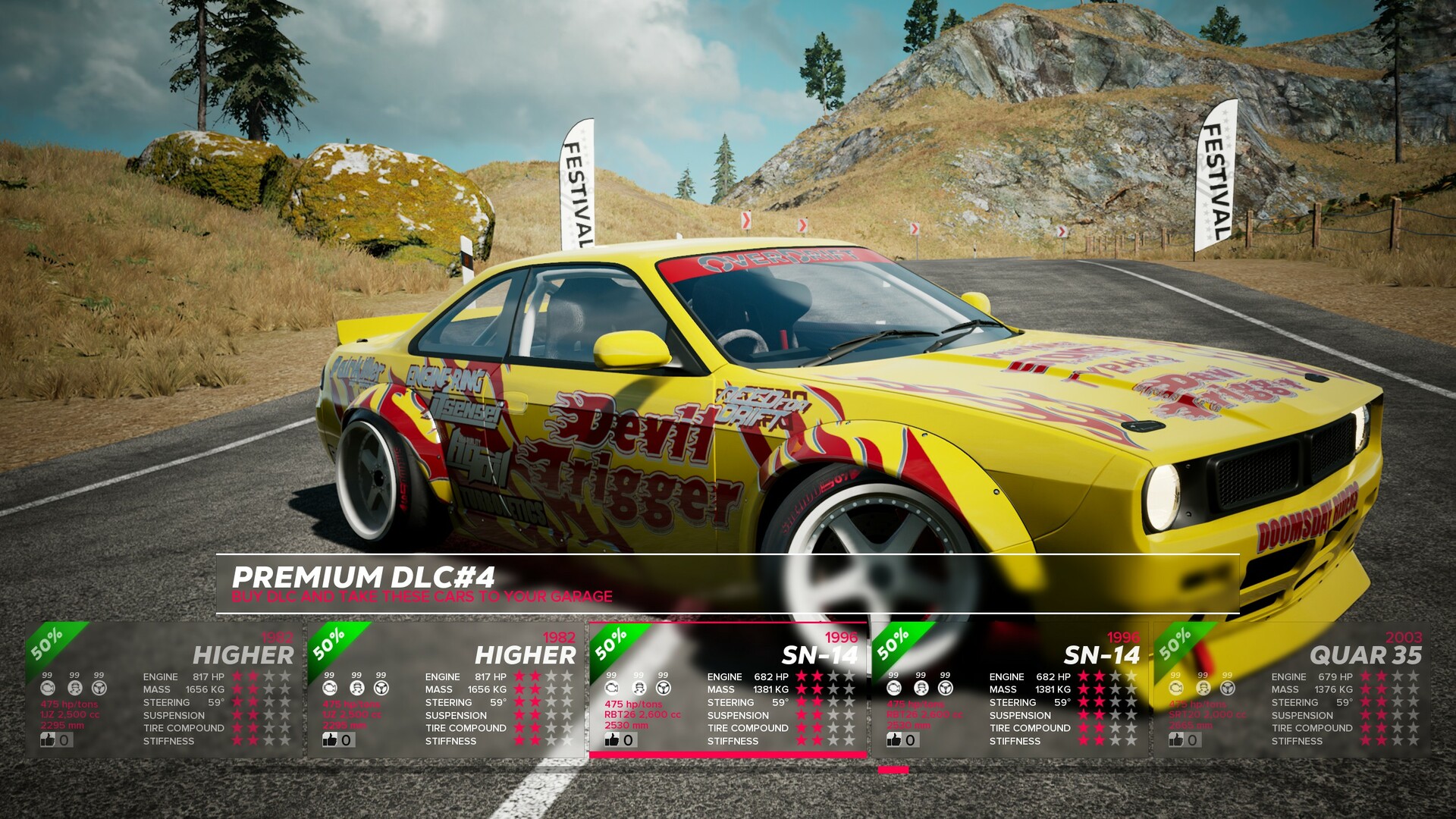This screenshot has width=1456, height=819.
Task: Click the driver helmet icon on the first HIGHER card
Action: click(x=74, y=687)
